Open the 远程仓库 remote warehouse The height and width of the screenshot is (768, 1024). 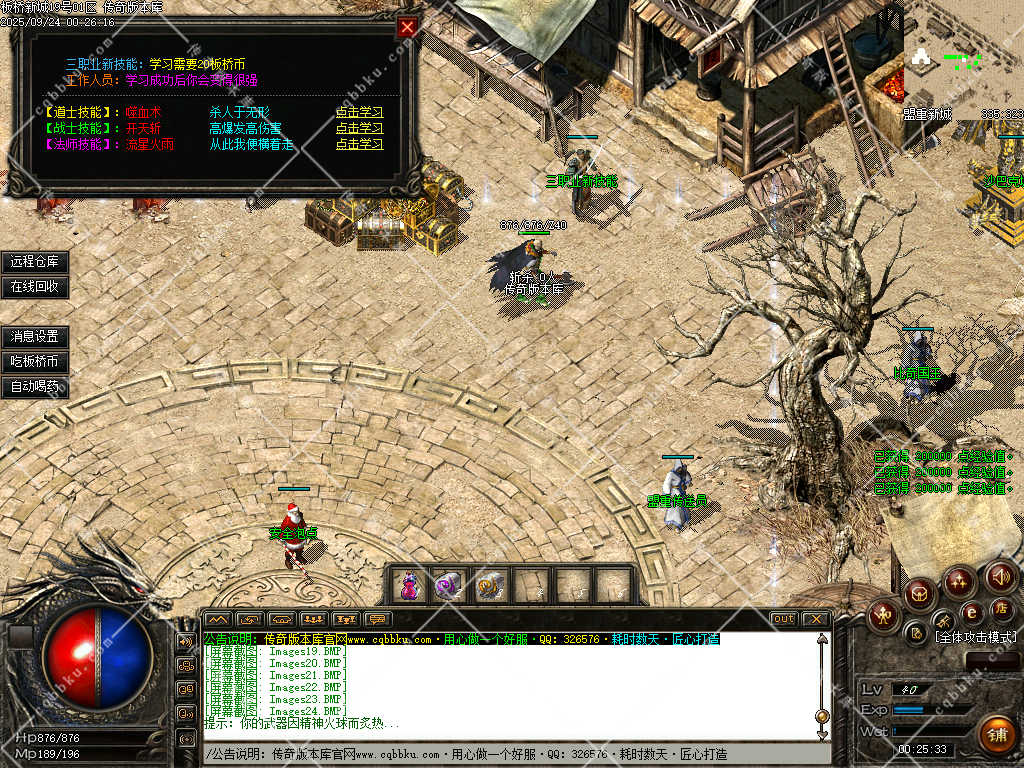coord(35,262)
